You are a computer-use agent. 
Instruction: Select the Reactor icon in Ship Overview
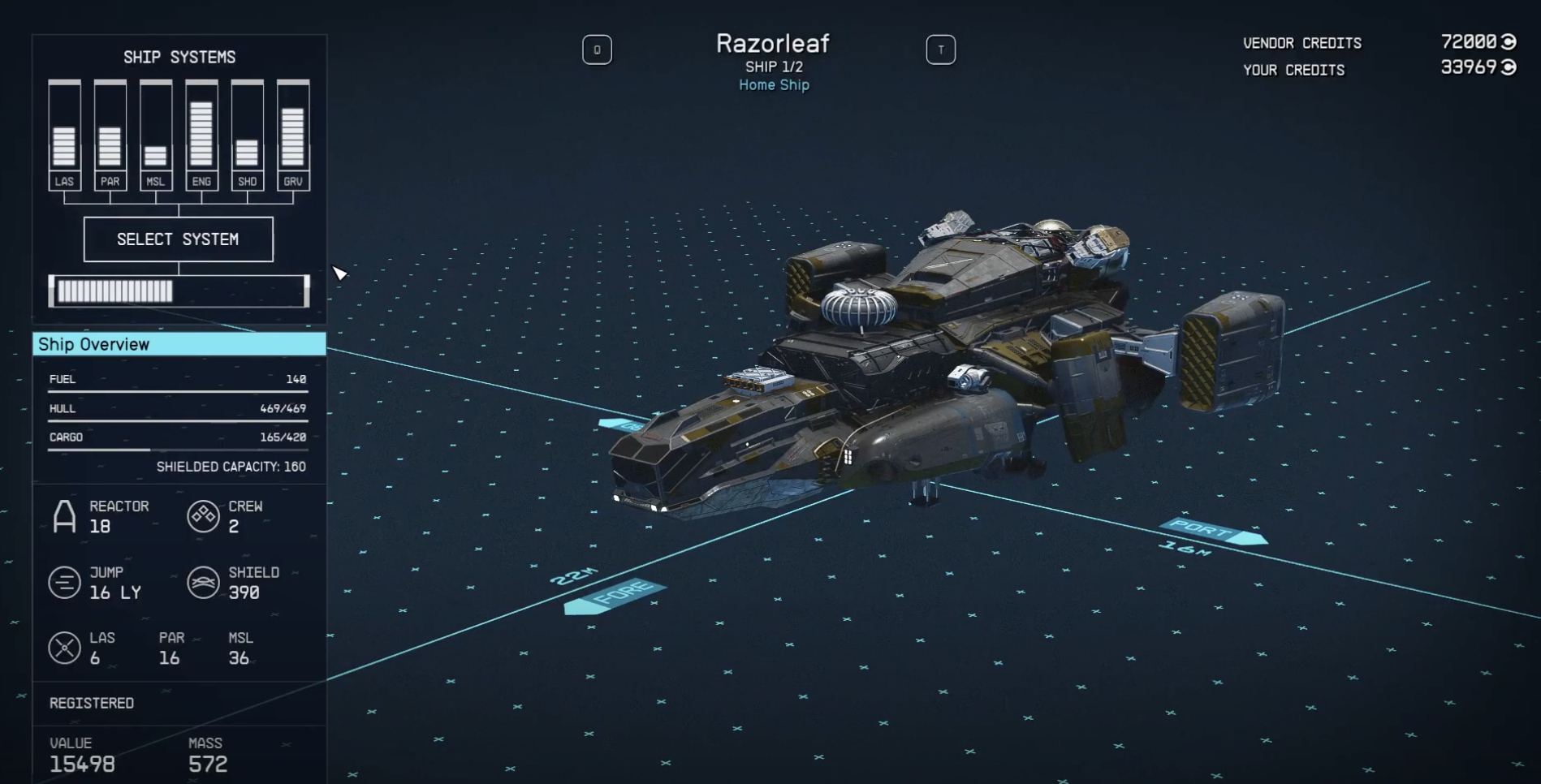[x=65, y=516]
